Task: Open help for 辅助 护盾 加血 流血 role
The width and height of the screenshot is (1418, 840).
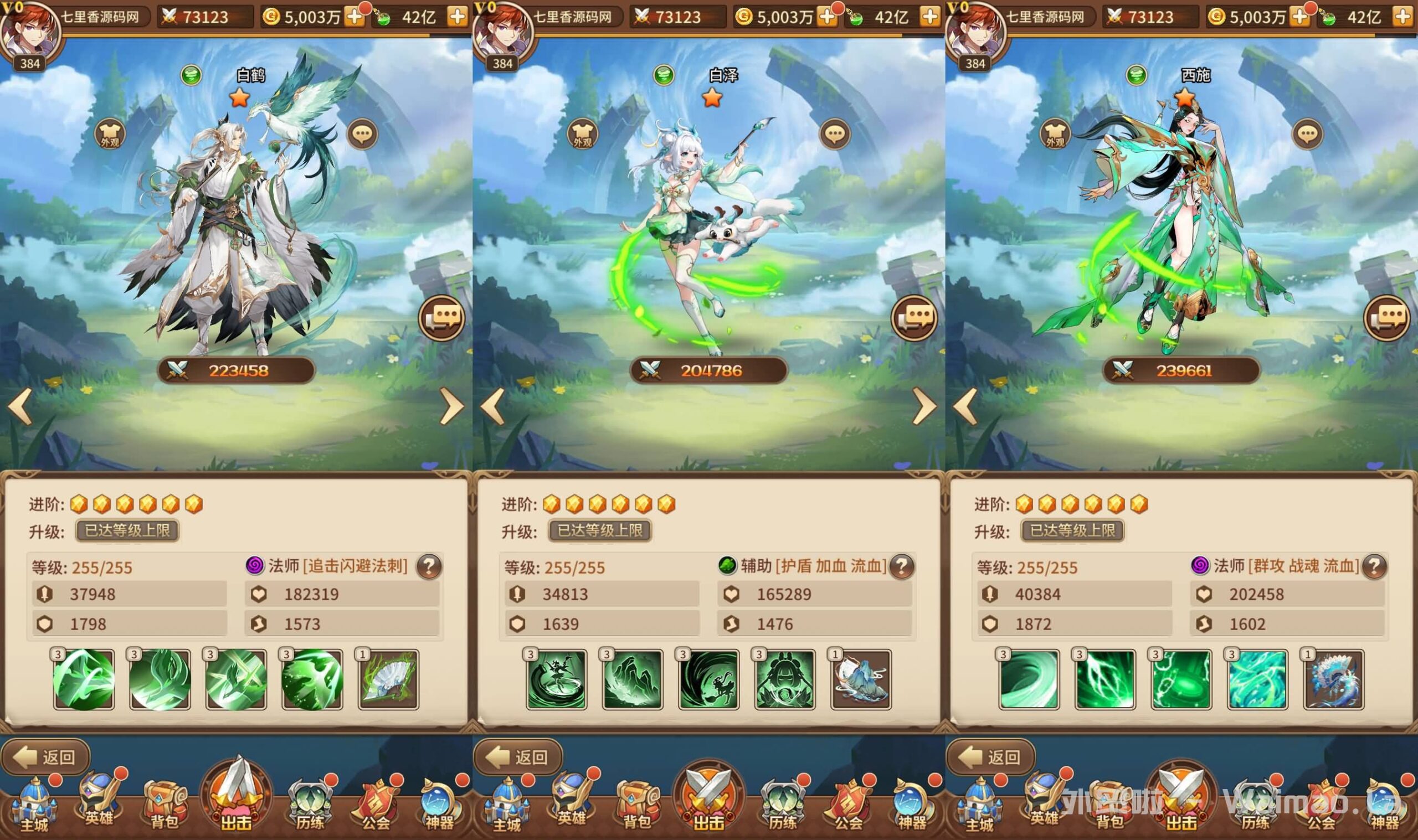Action: tap(902, 566)
